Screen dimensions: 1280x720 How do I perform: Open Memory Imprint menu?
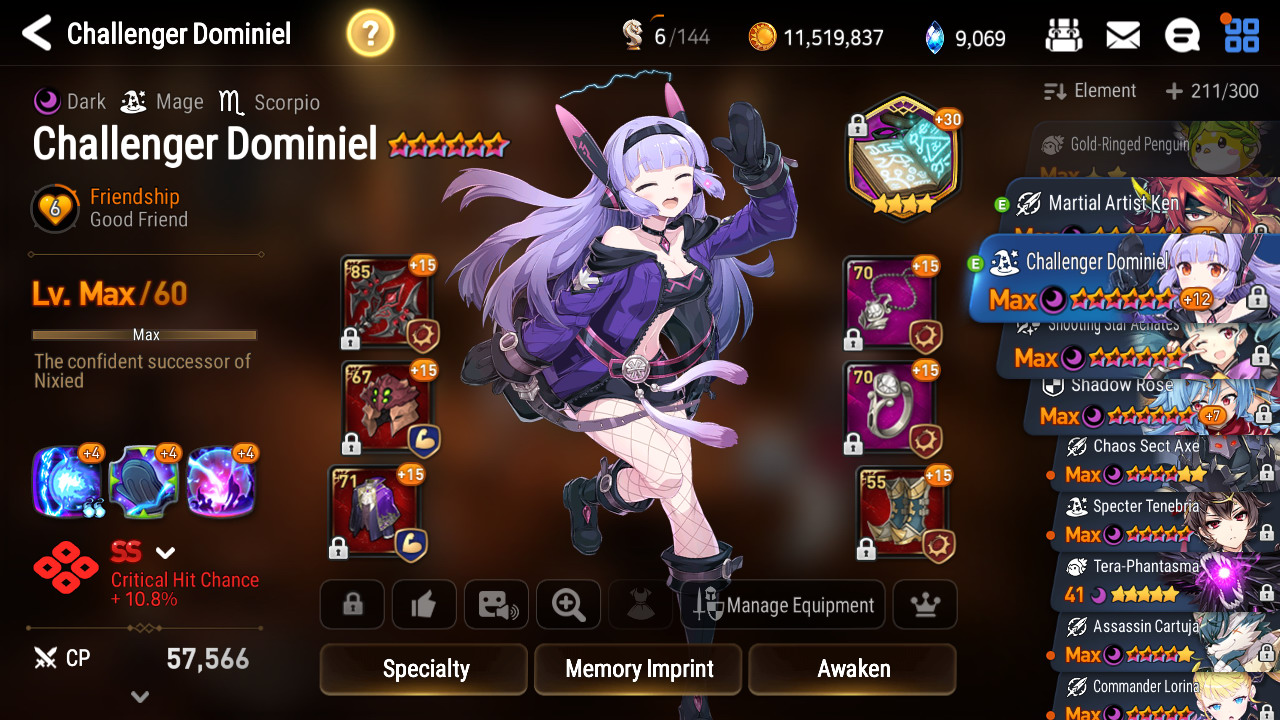click(639, 669)
